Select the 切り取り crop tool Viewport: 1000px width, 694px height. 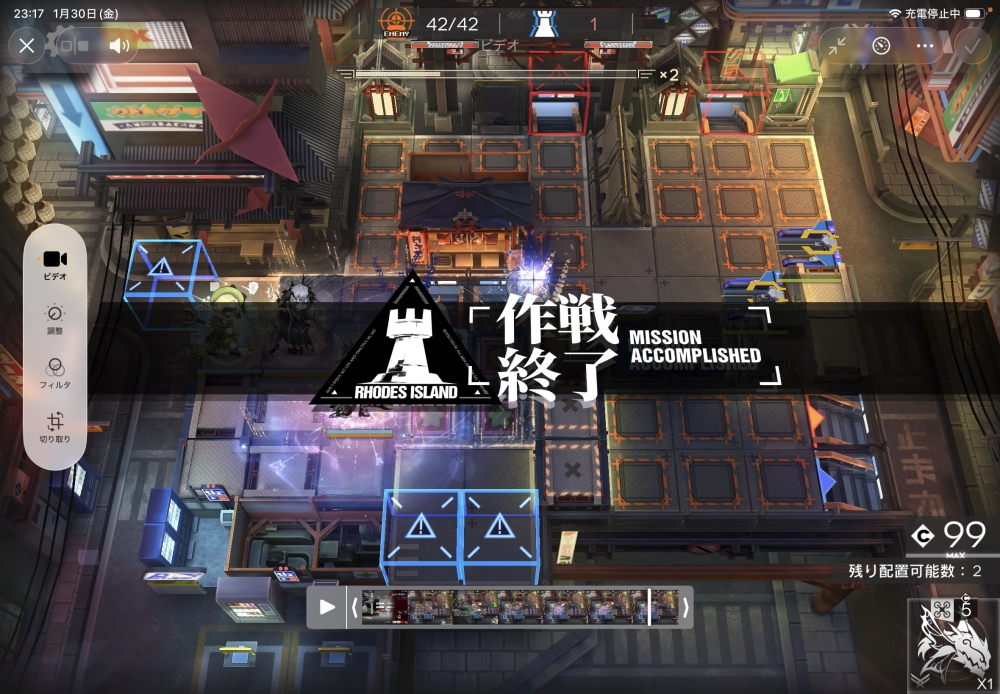pos(55,427)
